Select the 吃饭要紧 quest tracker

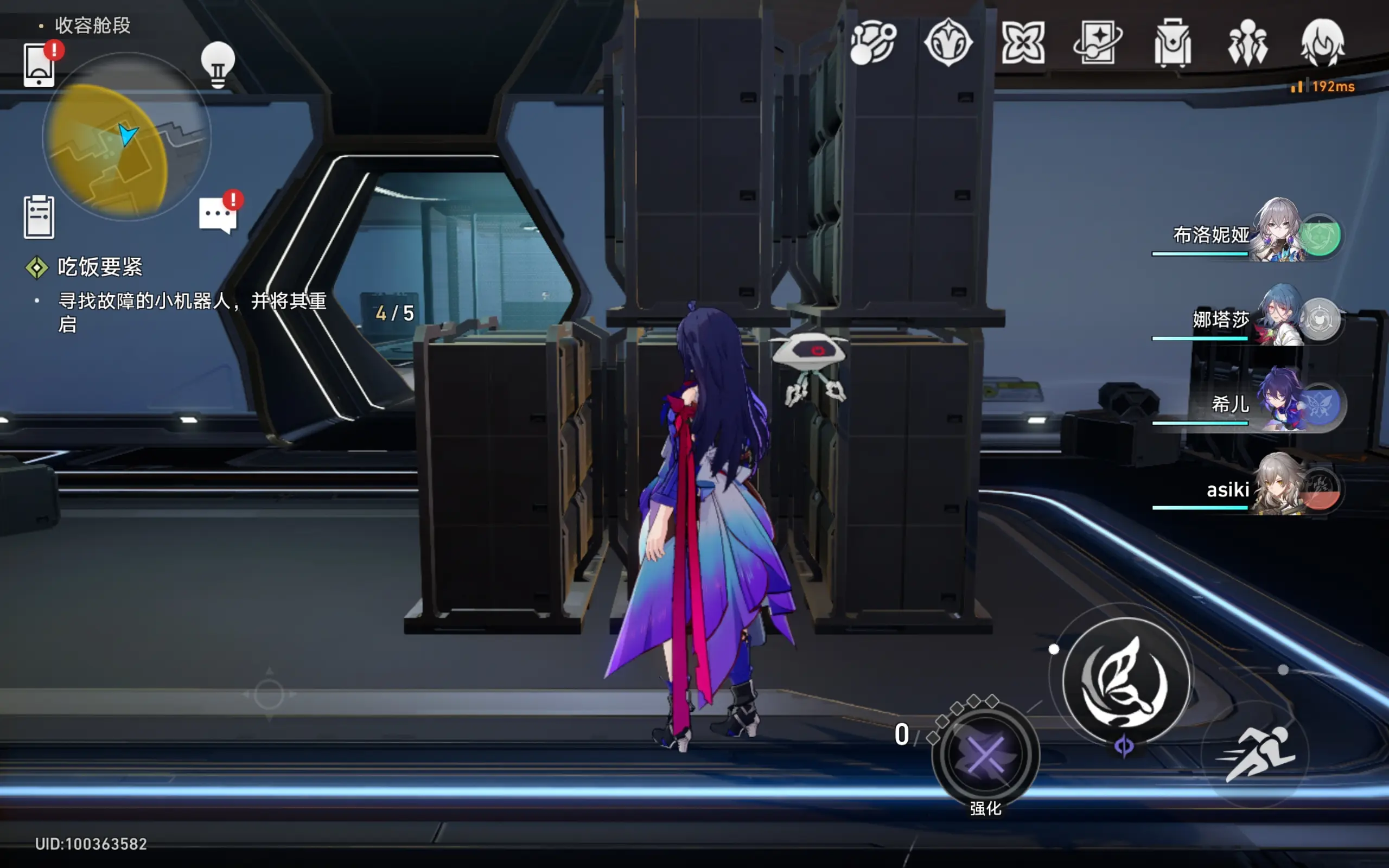click(x=99, y=267)
